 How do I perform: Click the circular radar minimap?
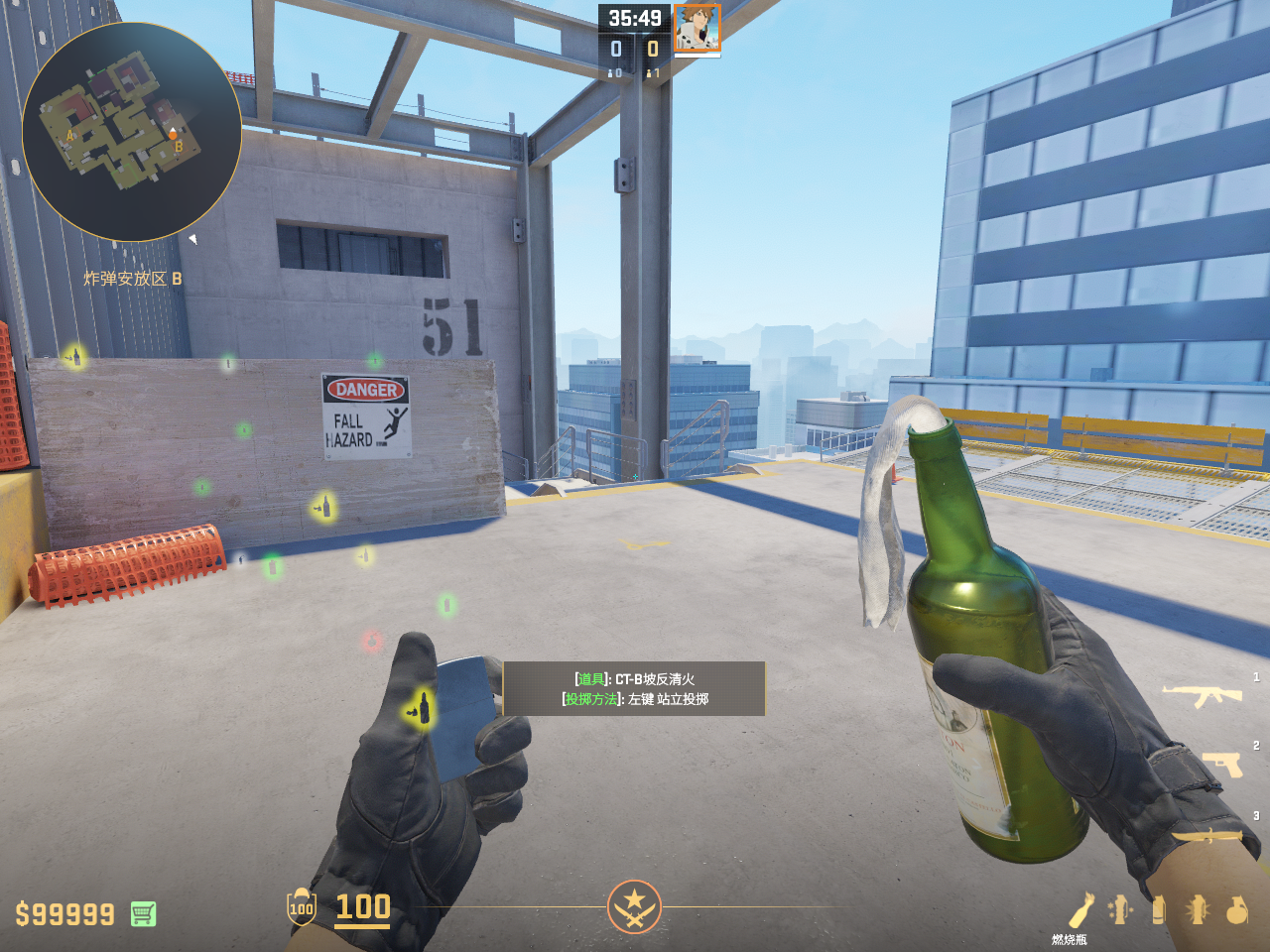(x=131, y=132)
